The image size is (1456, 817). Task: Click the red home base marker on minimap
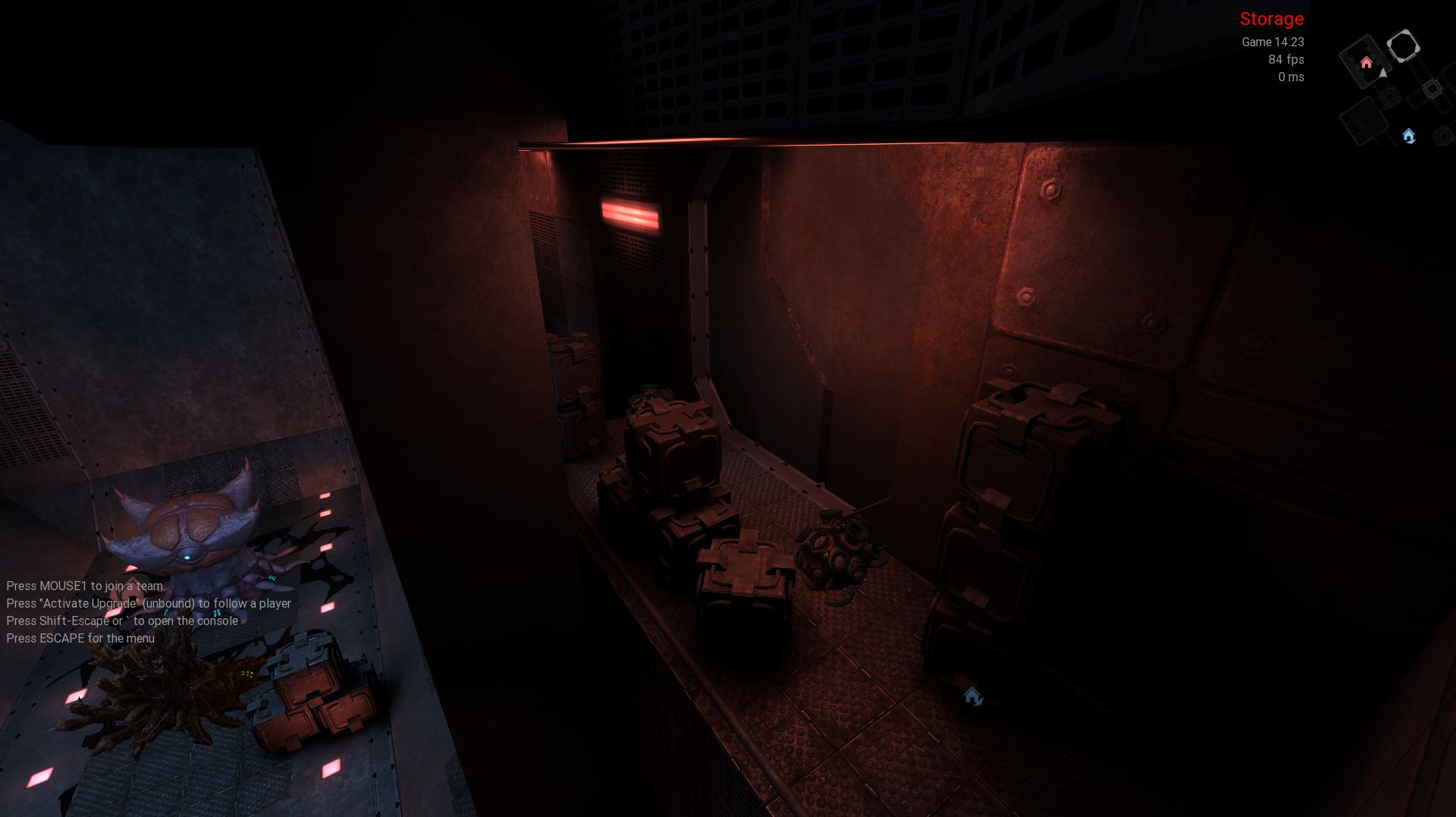(1367, 63)
